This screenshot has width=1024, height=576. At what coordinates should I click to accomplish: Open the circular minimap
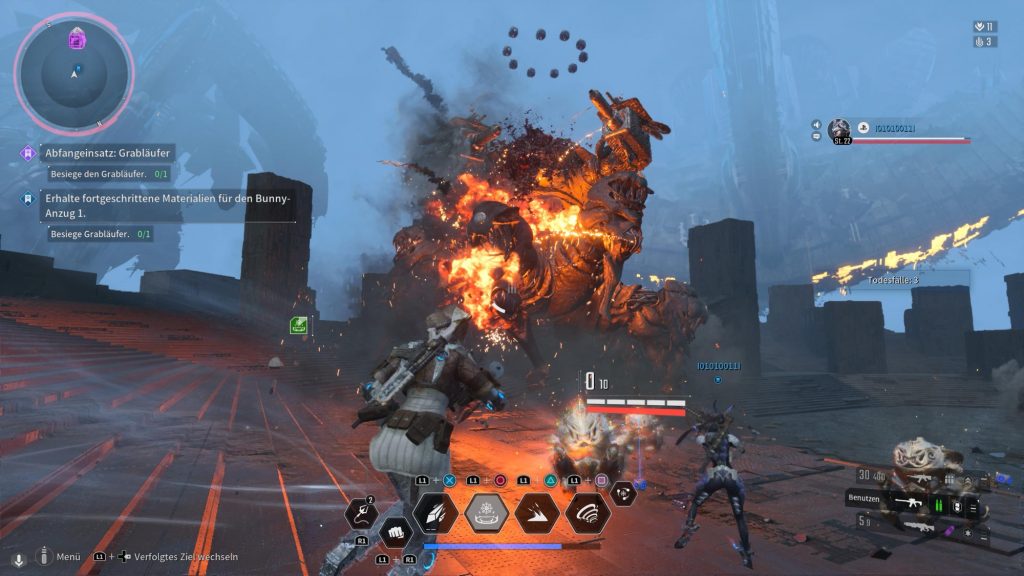[73, 72]
